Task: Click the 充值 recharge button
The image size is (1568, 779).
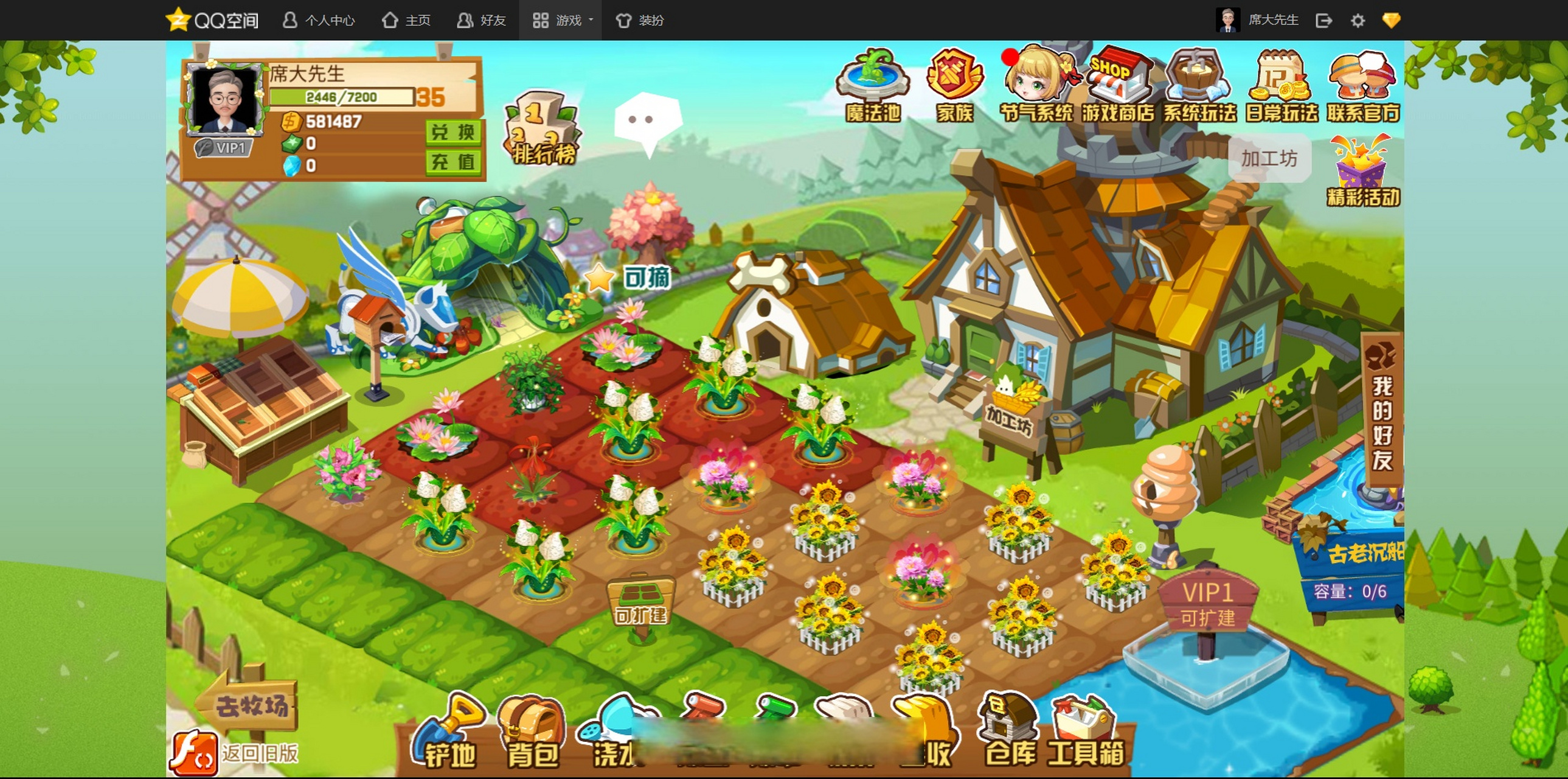Action: pos(453,162)
